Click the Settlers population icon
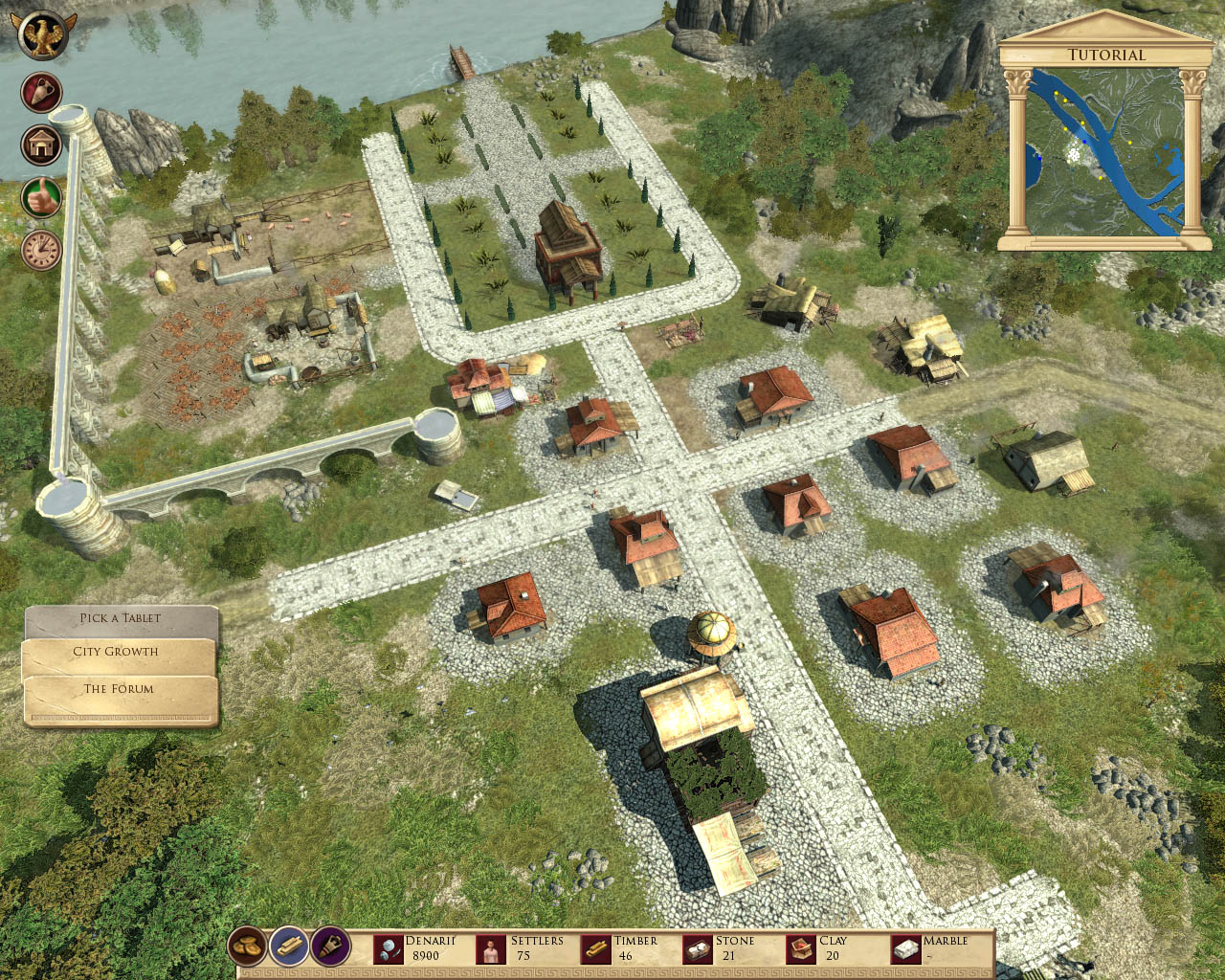 (x=491, y=949)
